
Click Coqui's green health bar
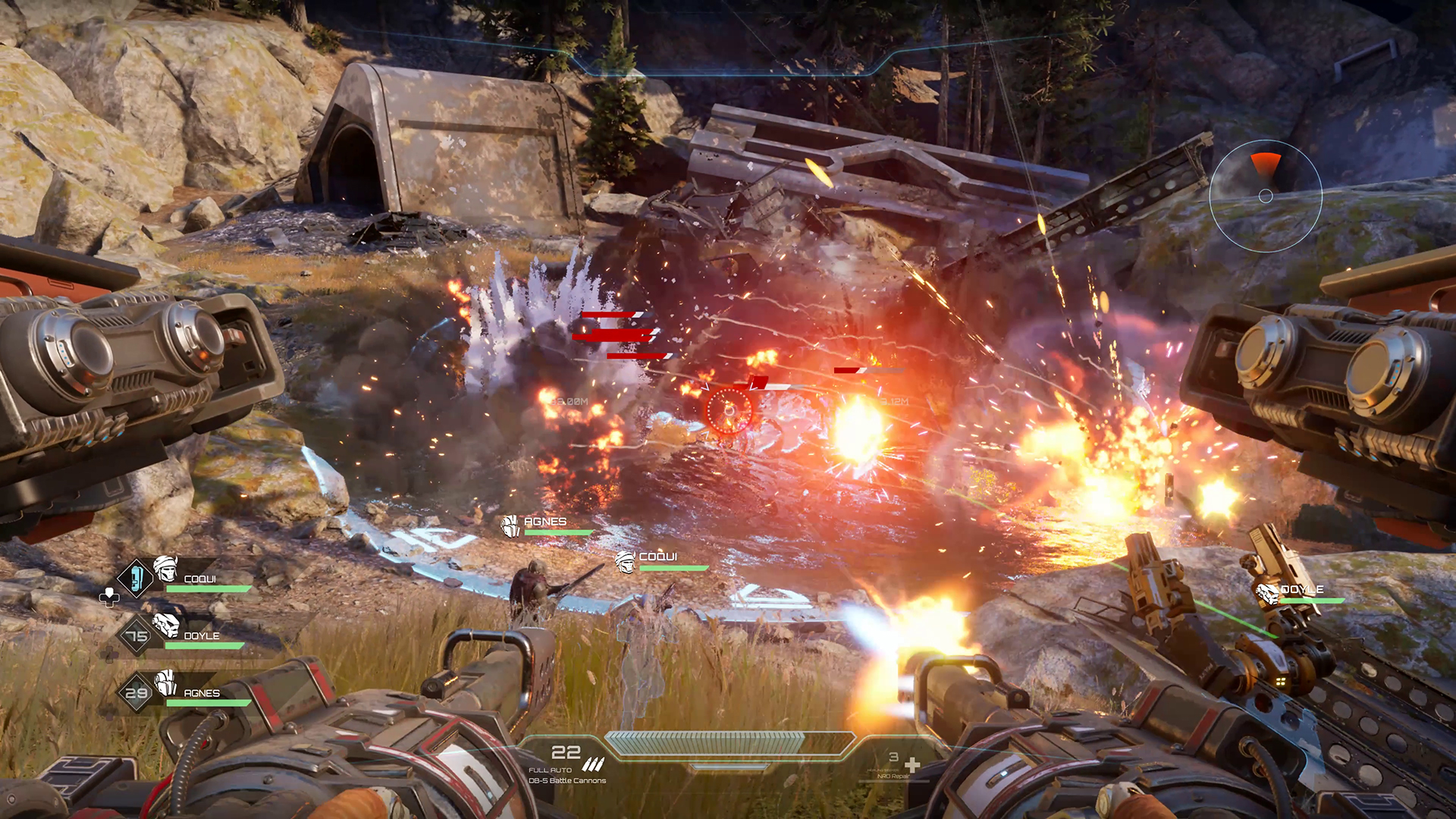tap(209, 588)
